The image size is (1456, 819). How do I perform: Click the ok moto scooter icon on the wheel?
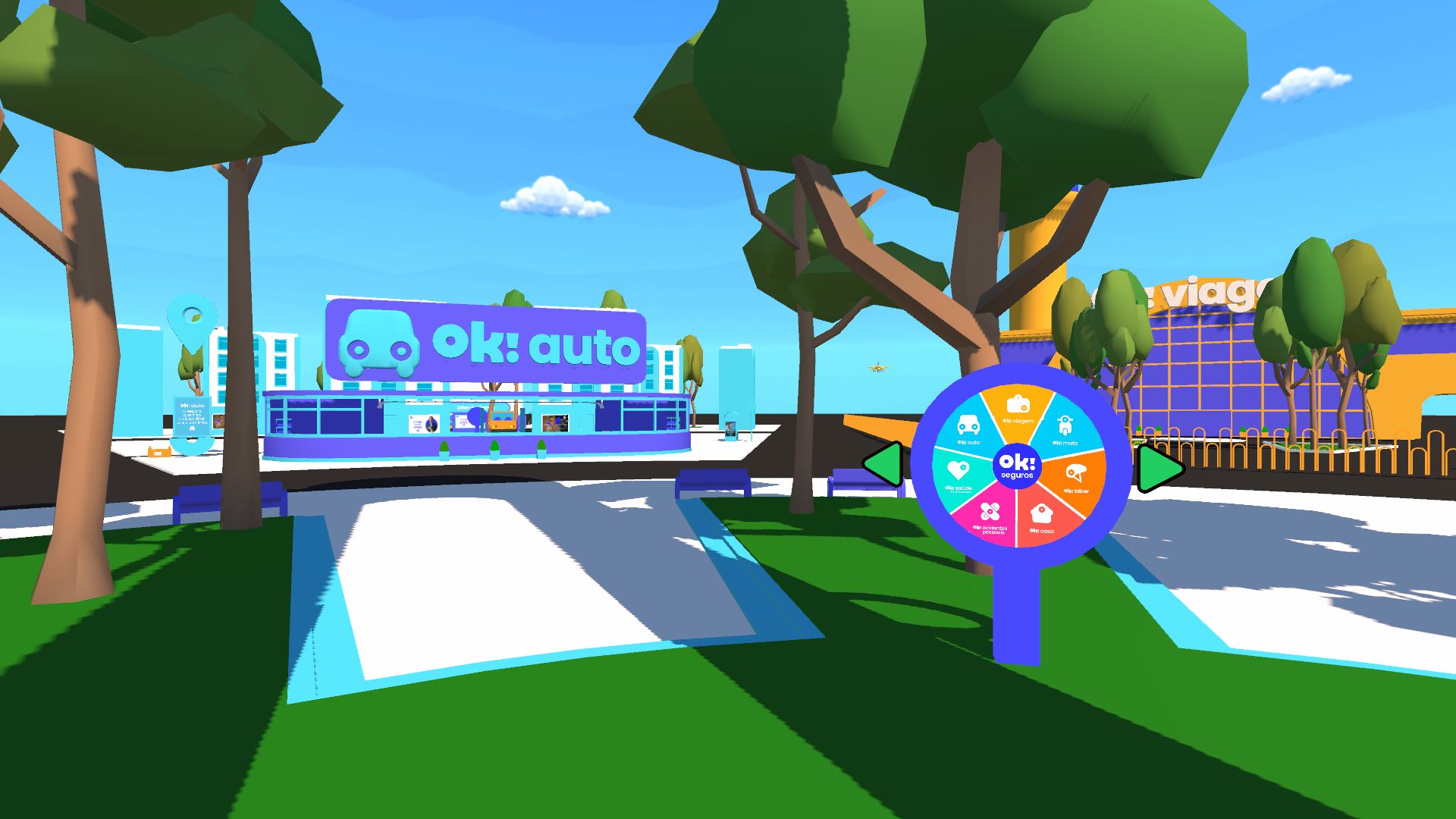click(x=1065, y=425)
